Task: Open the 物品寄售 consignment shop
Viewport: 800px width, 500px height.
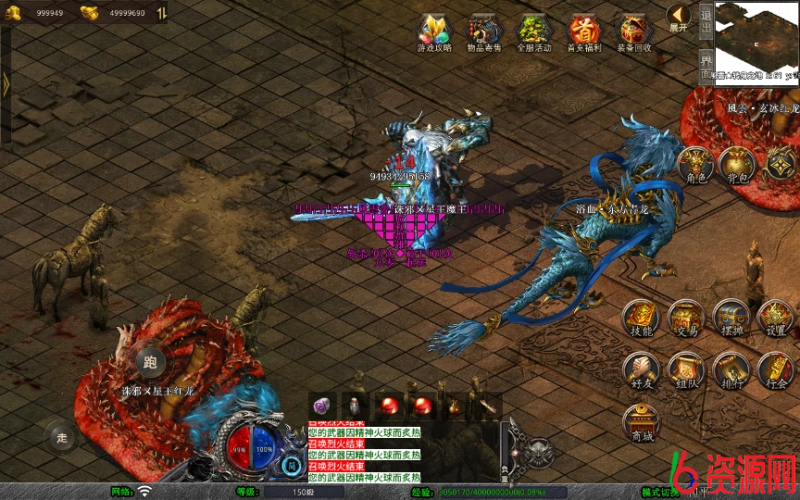Action: tap(485, 30)
